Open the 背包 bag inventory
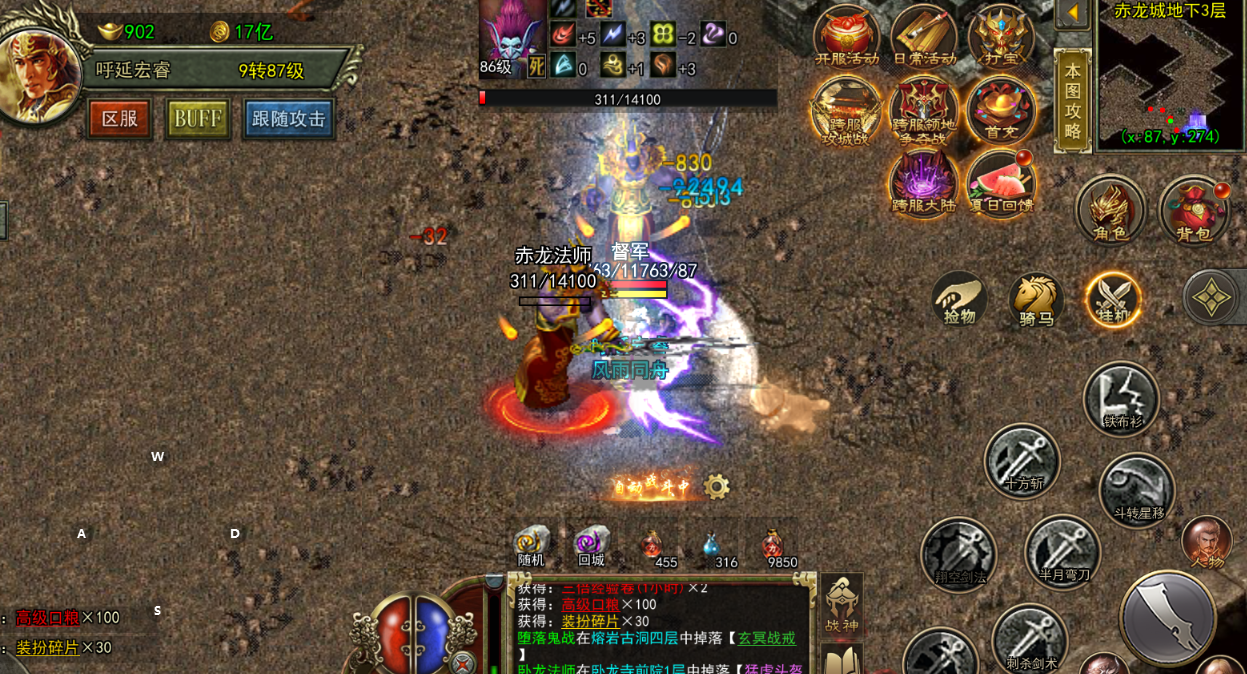The width and height of the screenshot is (1247, 674). coord(1193,210)
